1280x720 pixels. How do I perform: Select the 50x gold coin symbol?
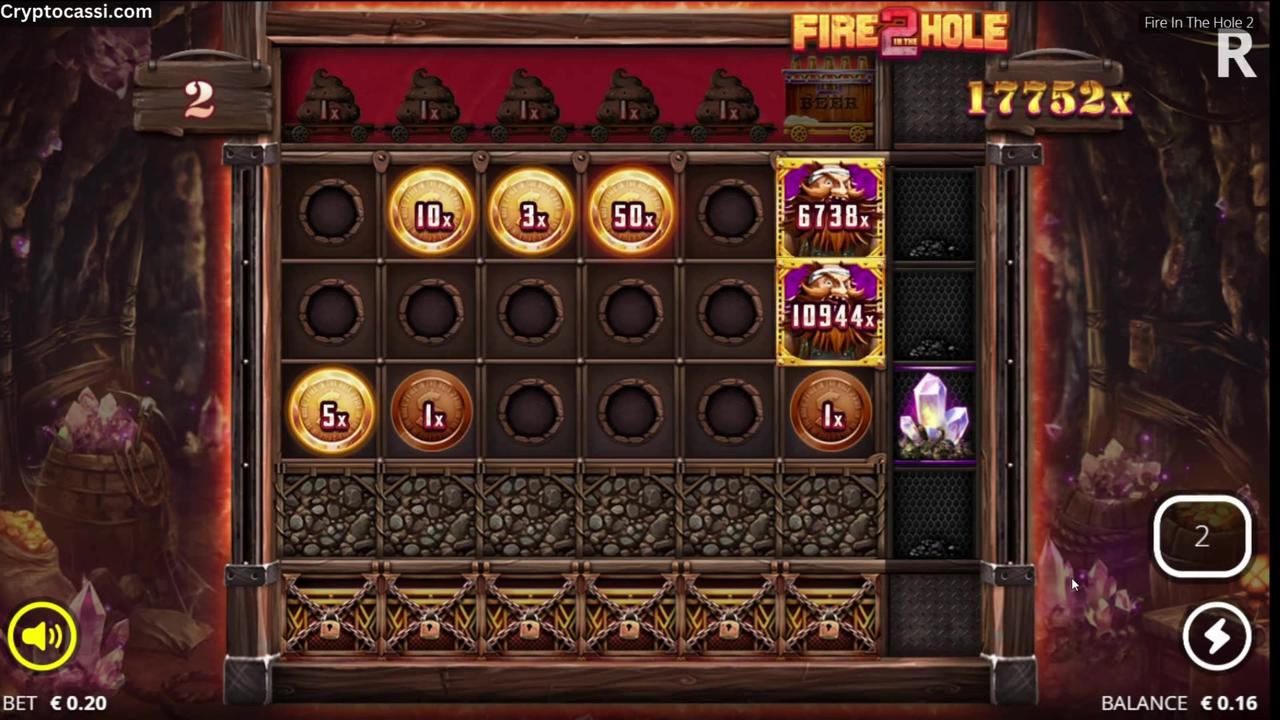[631, 212]
